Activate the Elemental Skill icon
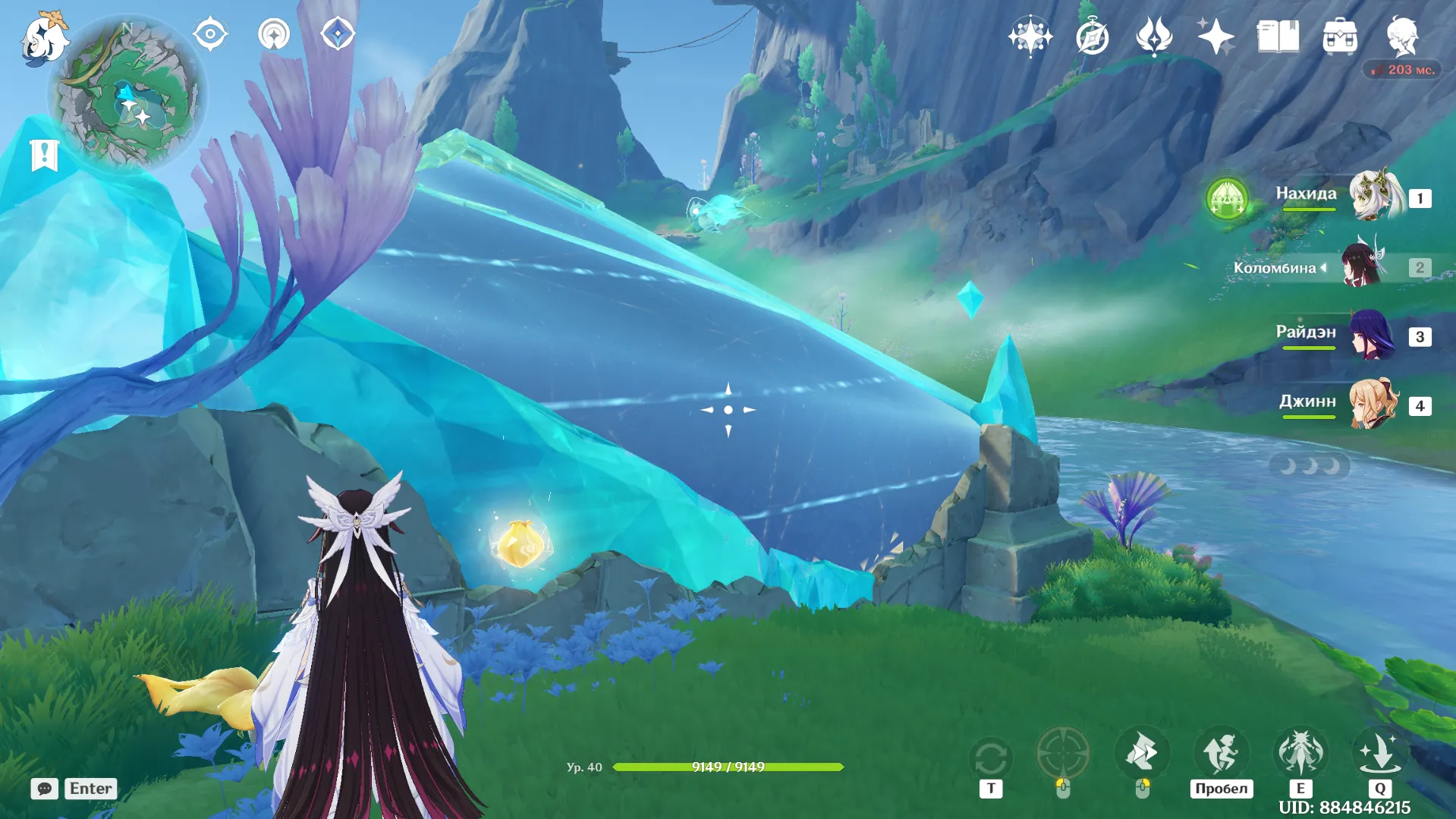The width and height of the screenshot is (1456, 819). [x=1300, y=754]
